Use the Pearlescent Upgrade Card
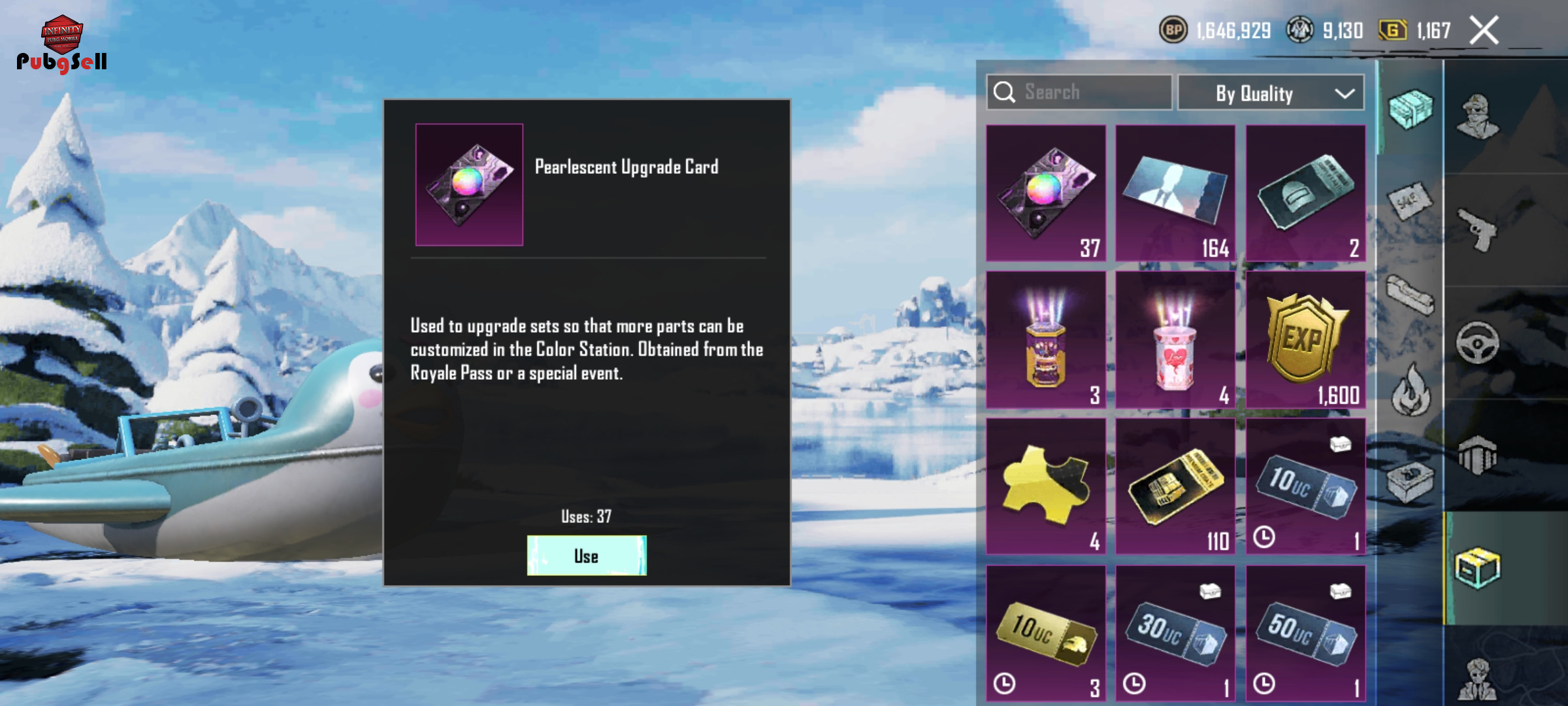1568x706 pixels. tap(586, 556)
